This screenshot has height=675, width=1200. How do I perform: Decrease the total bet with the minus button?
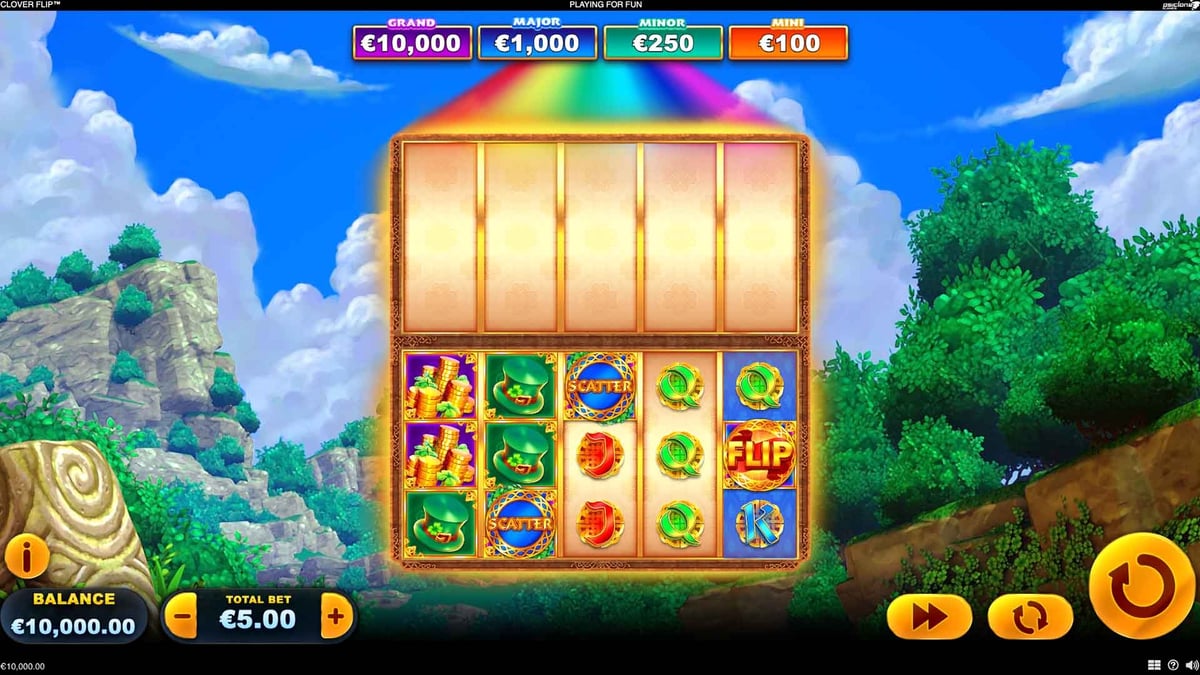[180, 617]
